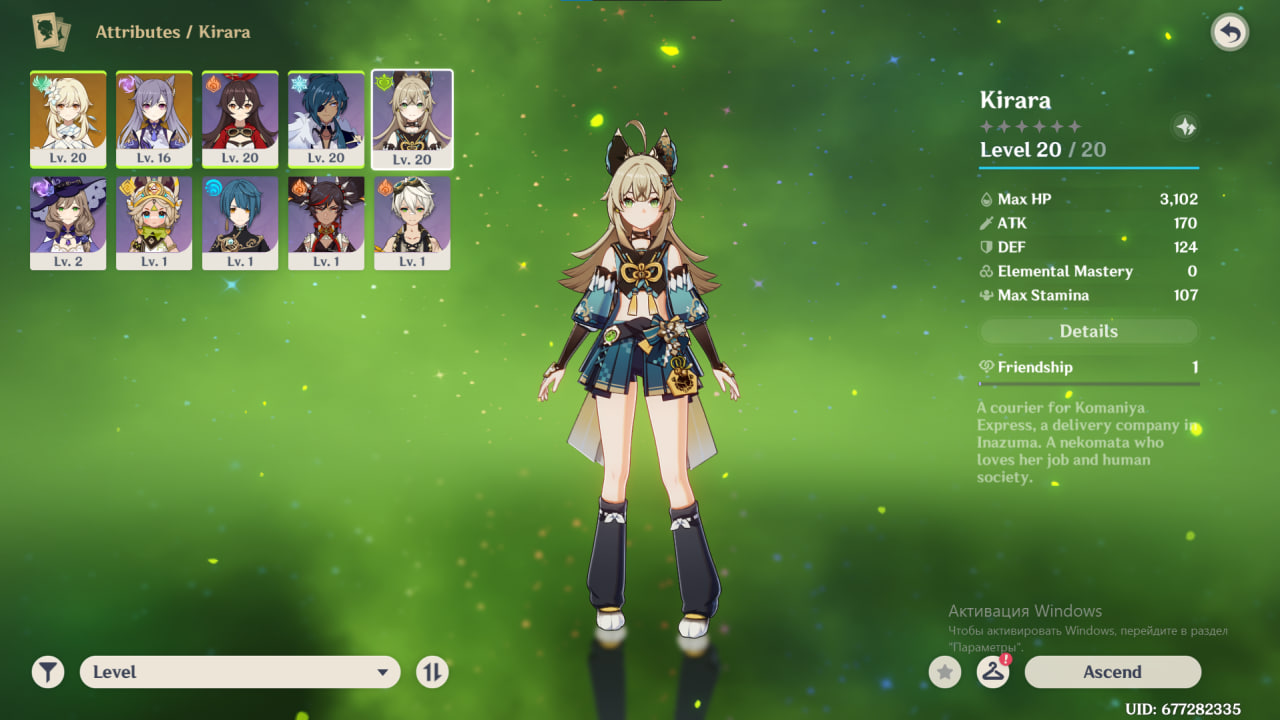Select the blonde Traveler portrait
The image size is (1280, 720).
pos(68,119)
